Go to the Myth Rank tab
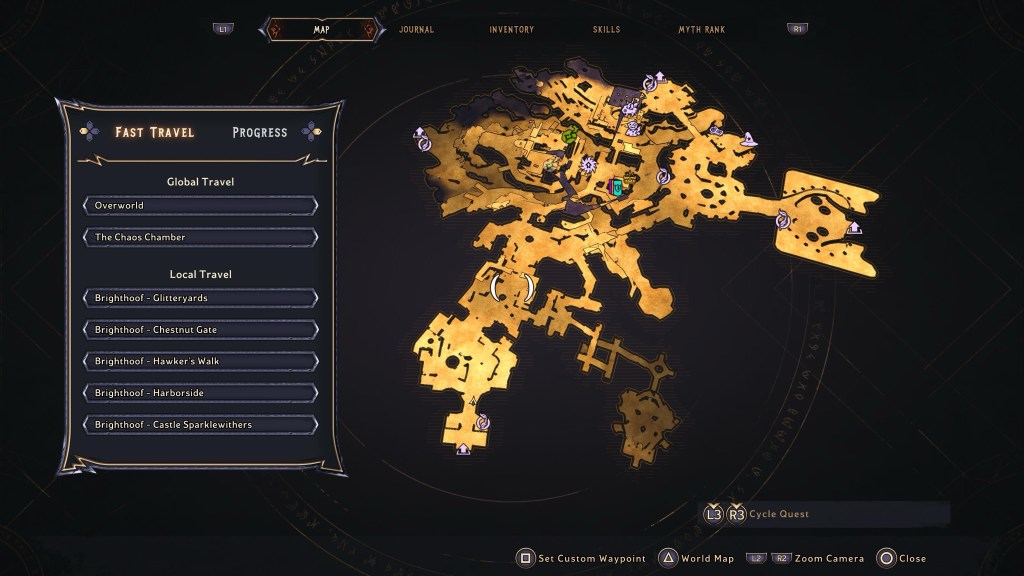1024x576 pixels. [700, 30]
